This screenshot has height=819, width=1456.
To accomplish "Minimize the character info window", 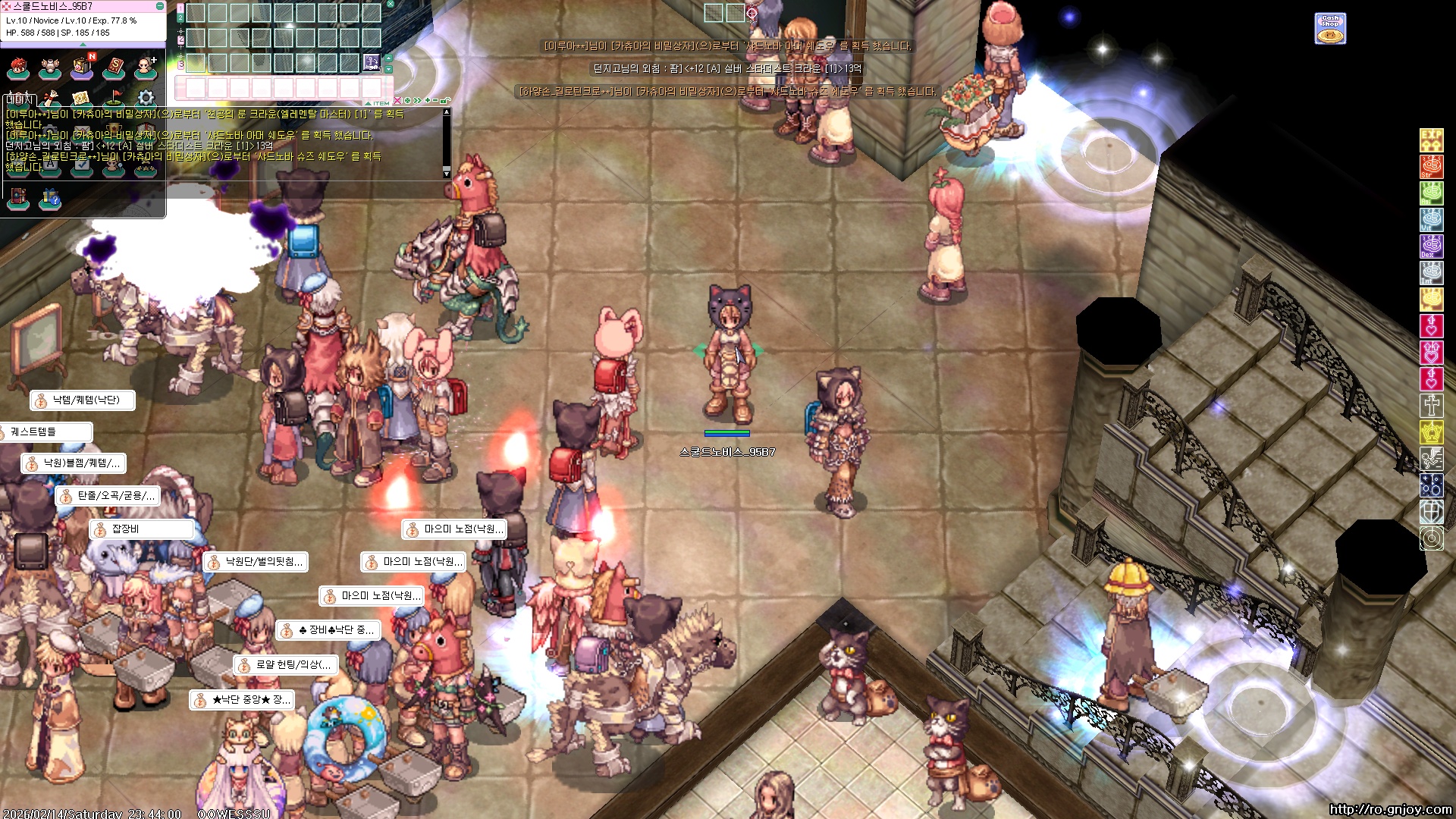I will [x=160, y=6].
